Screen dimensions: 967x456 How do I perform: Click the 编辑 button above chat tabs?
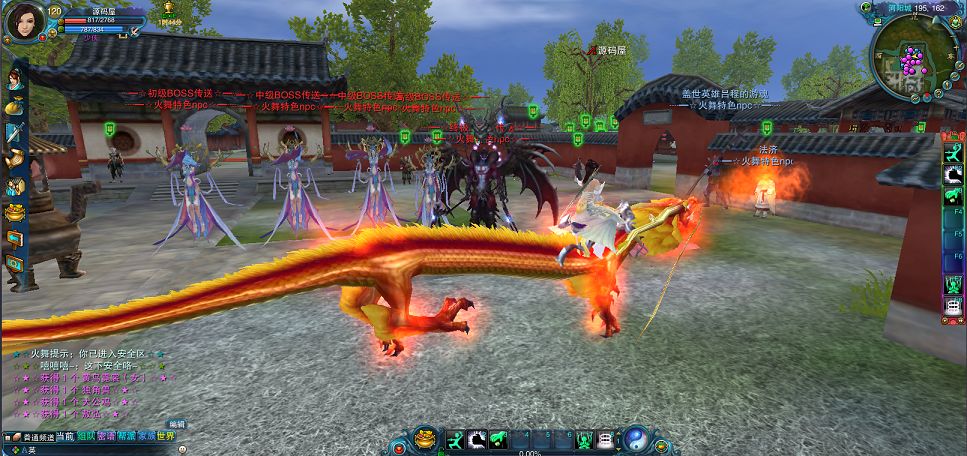tap(176, 424)
